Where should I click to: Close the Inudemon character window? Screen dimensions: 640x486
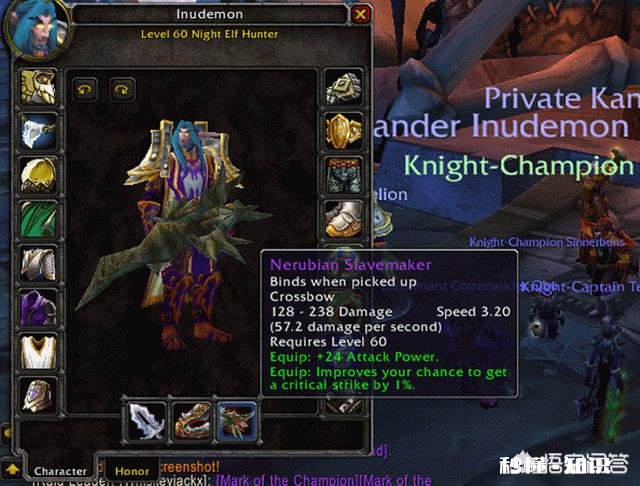(x=360, y=14)
